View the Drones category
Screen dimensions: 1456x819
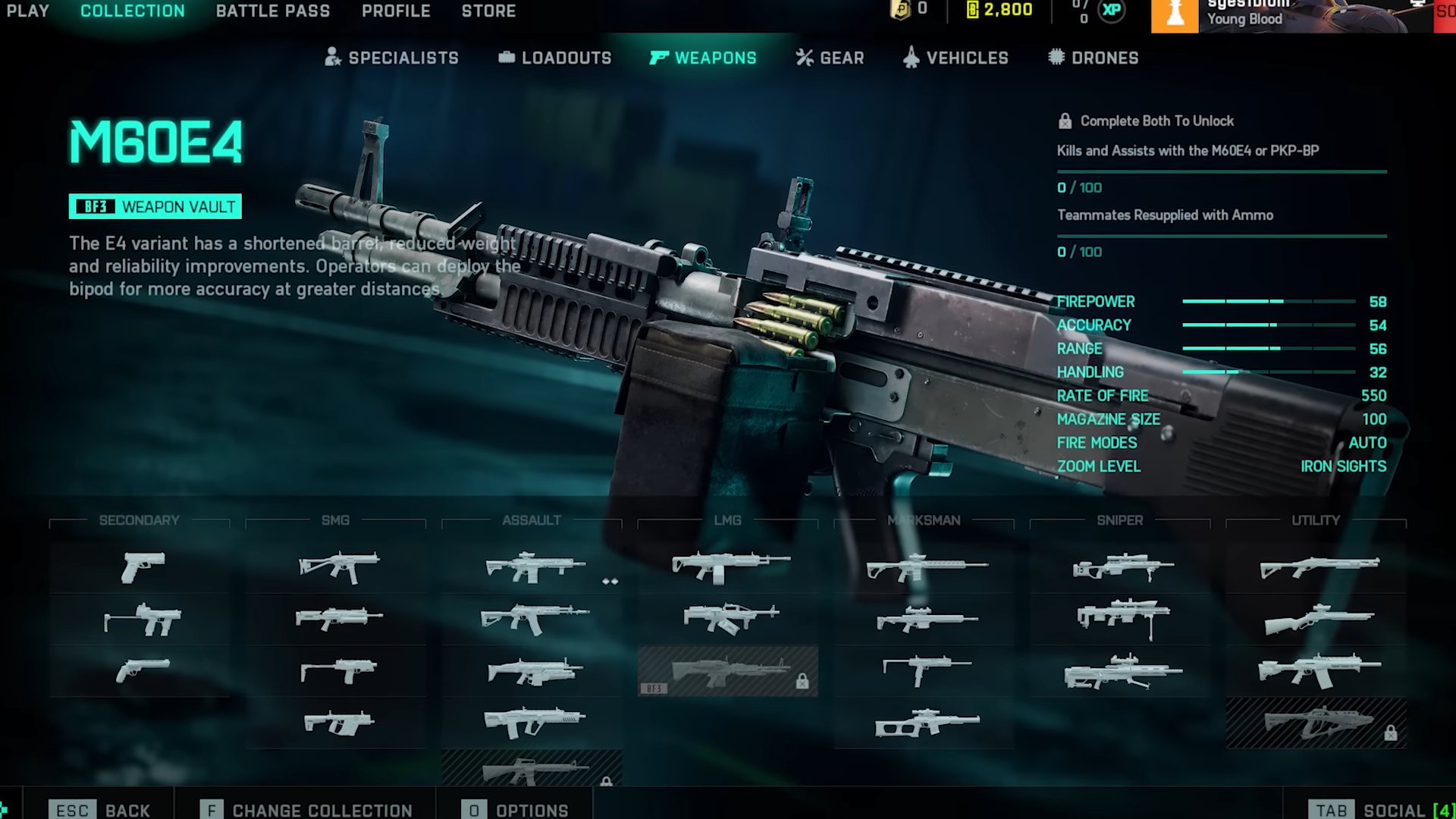pyautogui.click(x=1094, y=58)
